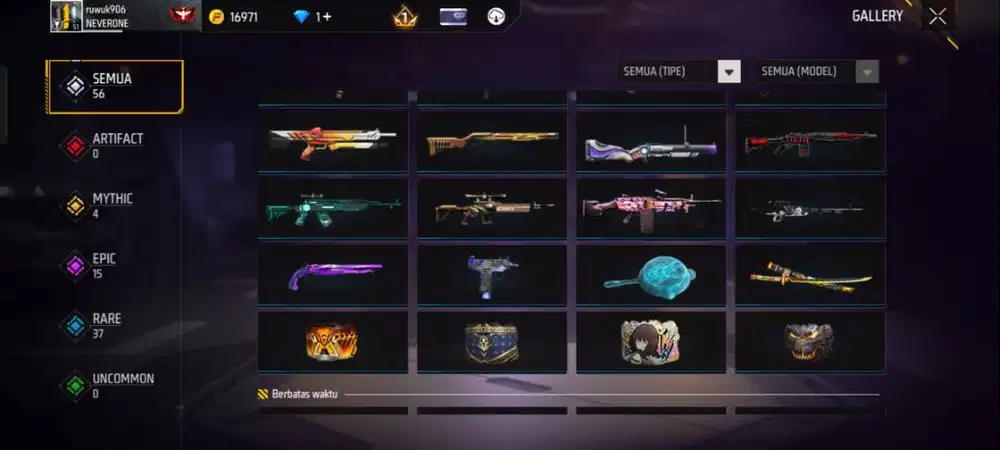Screen dimensions: 1000x450
Task: Select the purple shotgun skin
Action: pyautogui.click(x=333, y=274)
